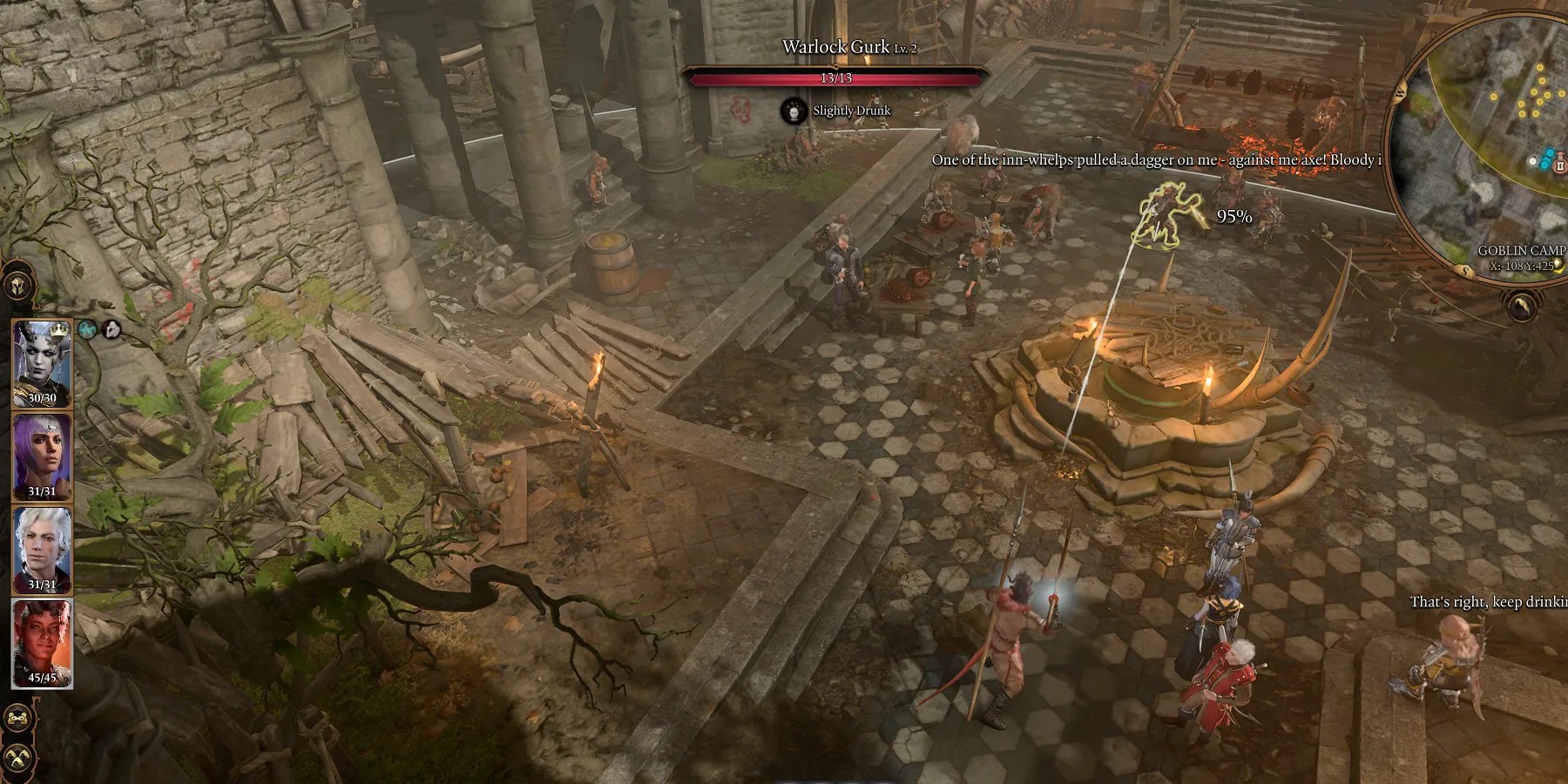Choose the white-haired companion portrait
Image resolution: width=1568 pixels, height=784 pixels.
[41, 550]
